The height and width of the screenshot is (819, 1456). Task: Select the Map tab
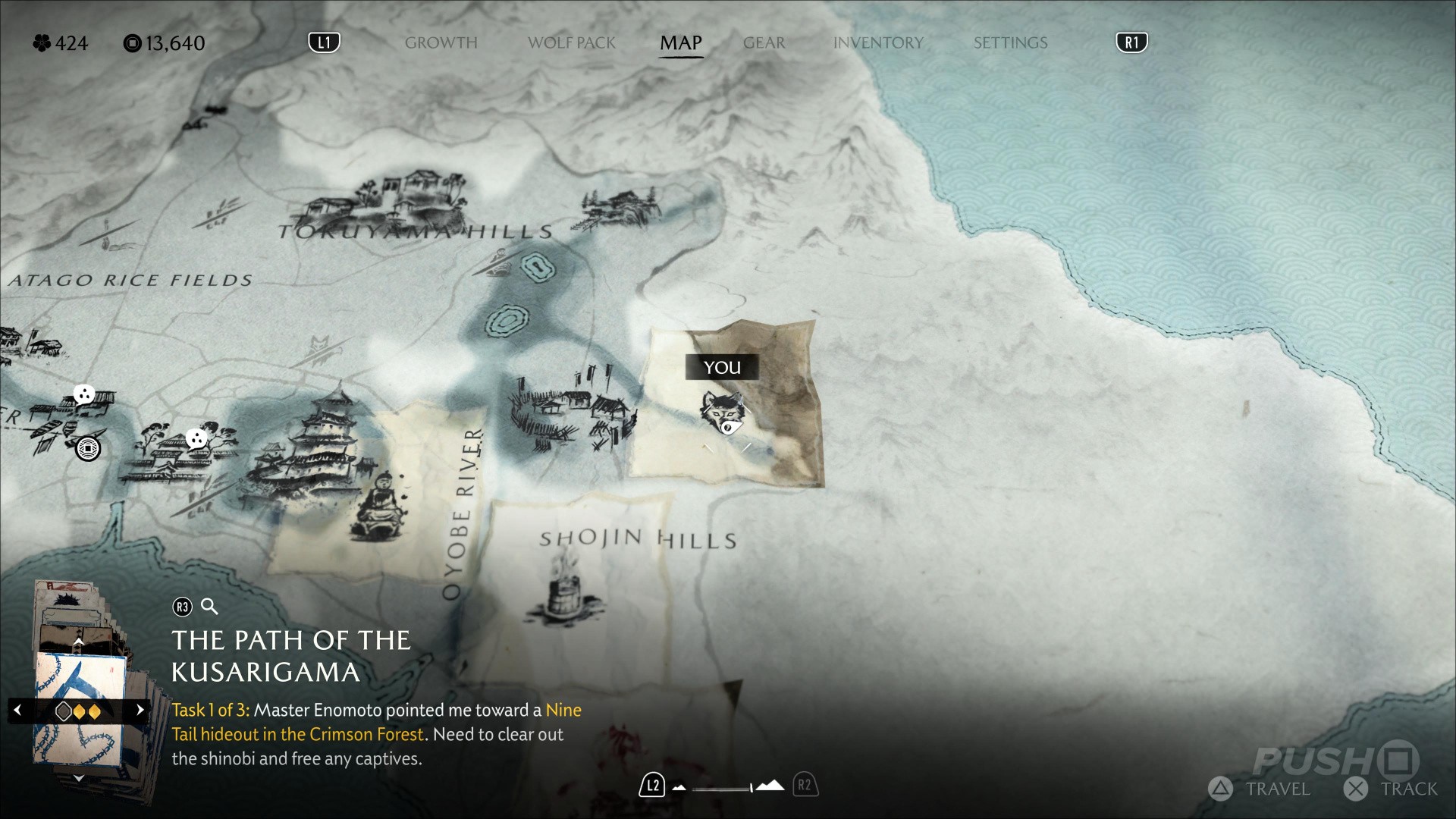tap(680, 42)
